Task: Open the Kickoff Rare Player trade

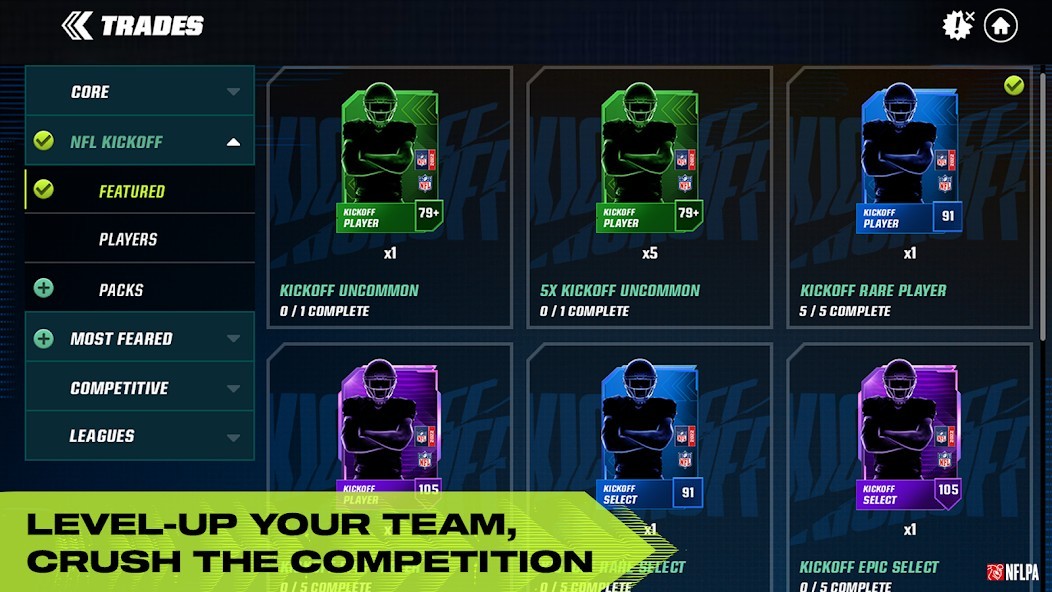Action: point(909,198)
